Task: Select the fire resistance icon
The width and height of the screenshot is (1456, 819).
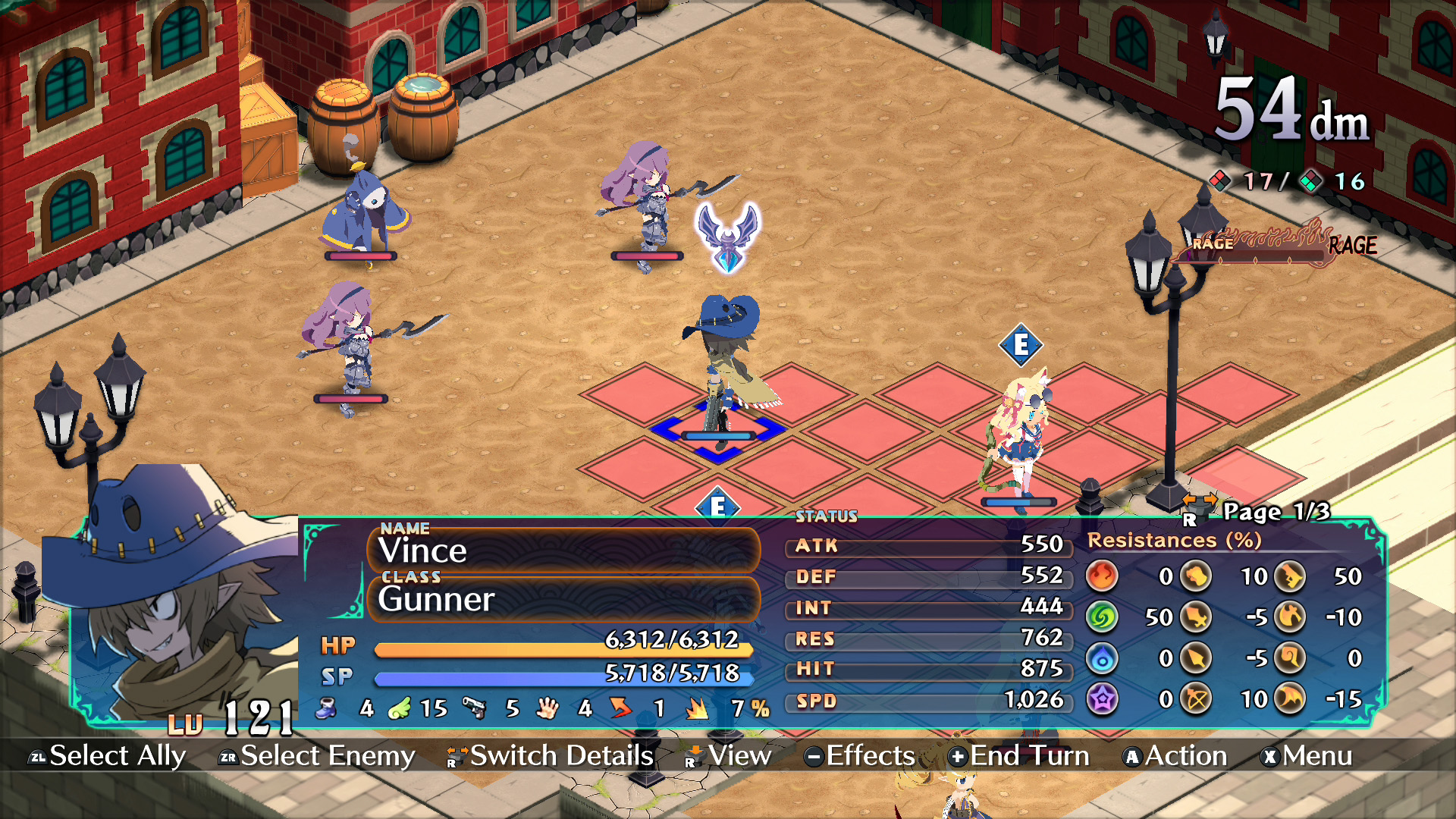Action: (x=1101, y=577)
